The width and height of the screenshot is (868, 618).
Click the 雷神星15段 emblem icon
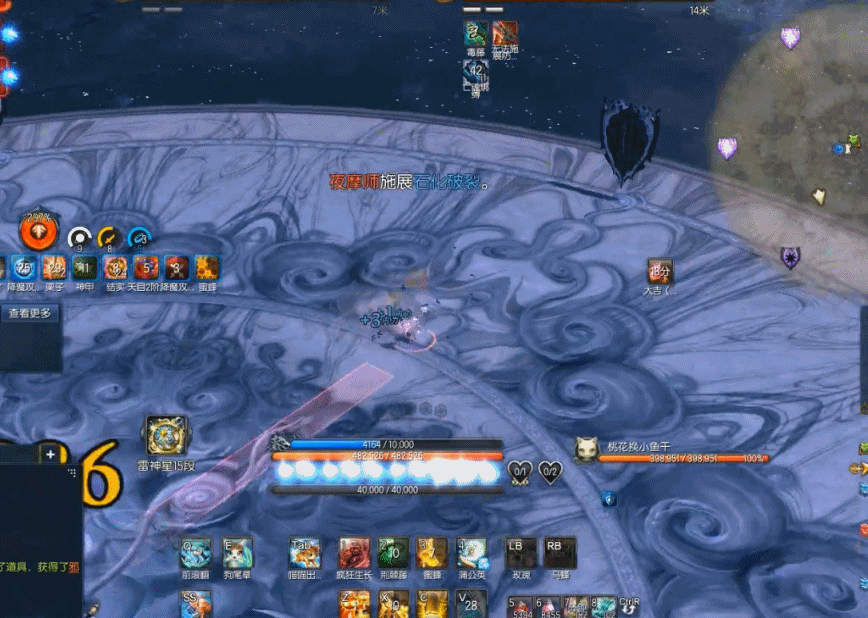(166, 436)
